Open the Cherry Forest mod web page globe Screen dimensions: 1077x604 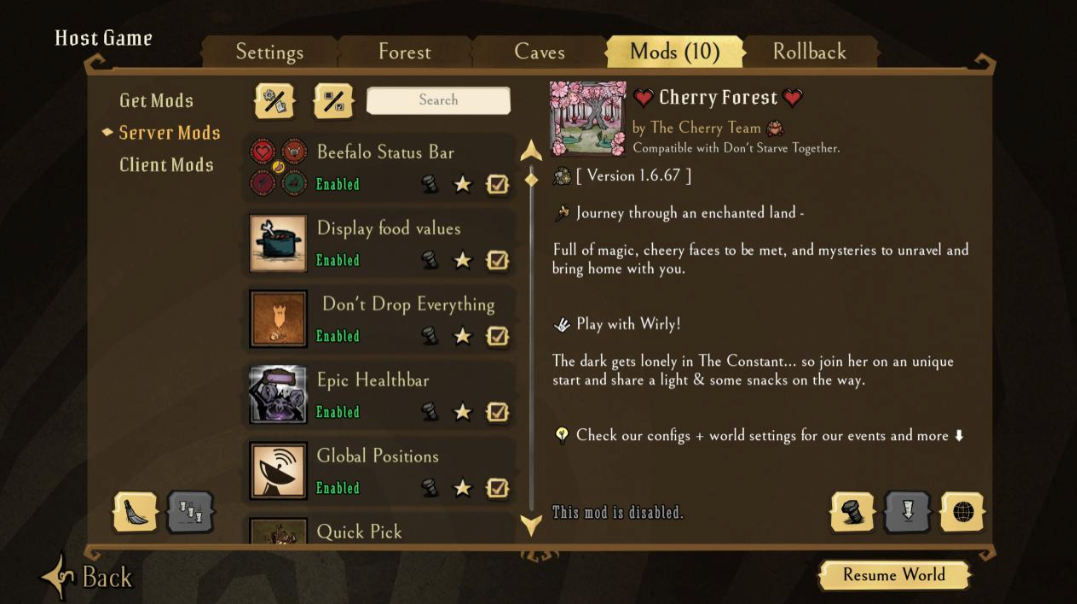coord(962,512)
